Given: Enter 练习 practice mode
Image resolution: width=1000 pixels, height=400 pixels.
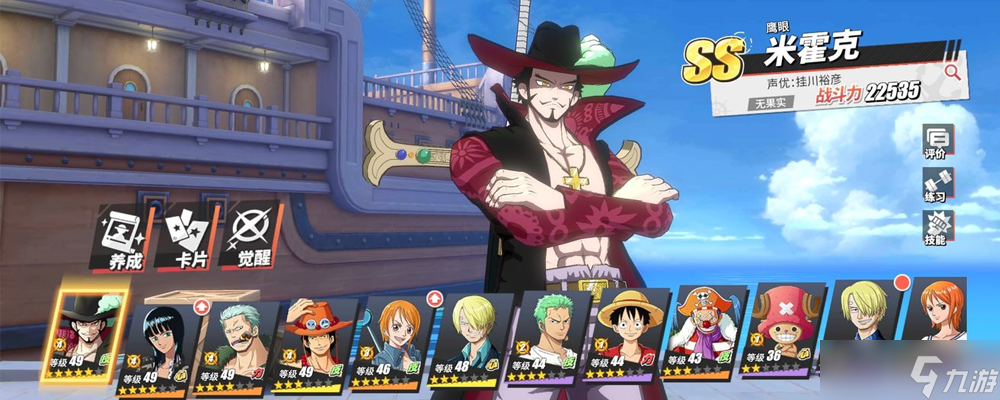Looking at the screenshot, I should pyautogui.click(x=938, y=188).
